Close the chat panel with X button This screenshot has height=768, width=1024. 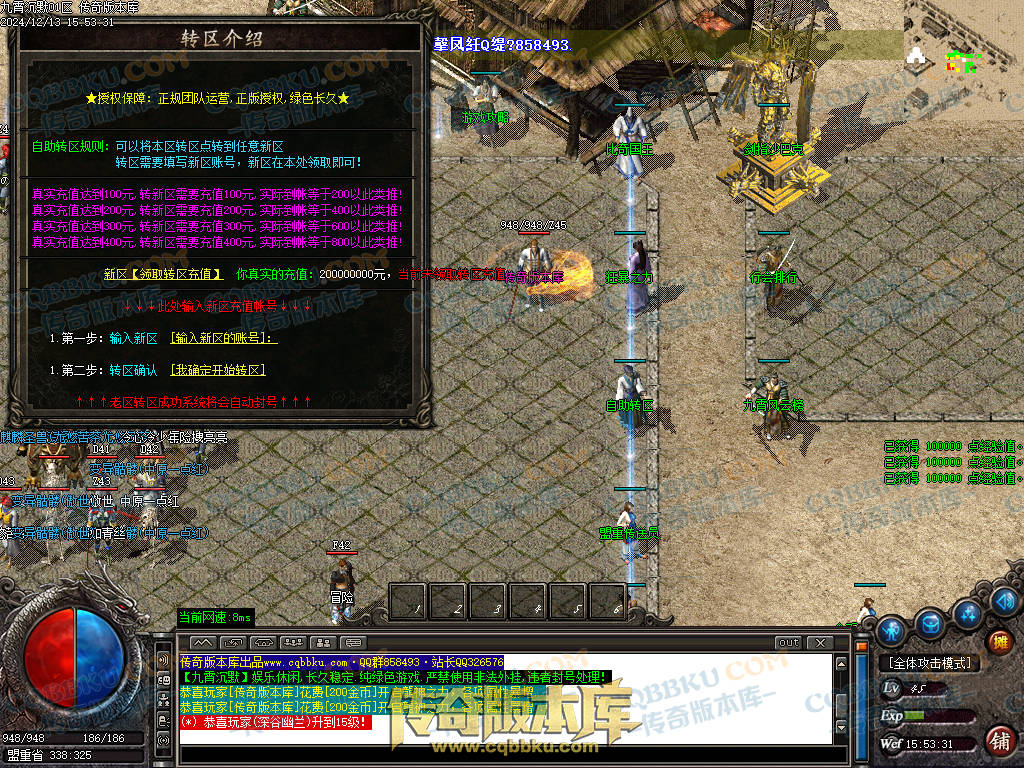pyautogui.click(x=820, y=642)
